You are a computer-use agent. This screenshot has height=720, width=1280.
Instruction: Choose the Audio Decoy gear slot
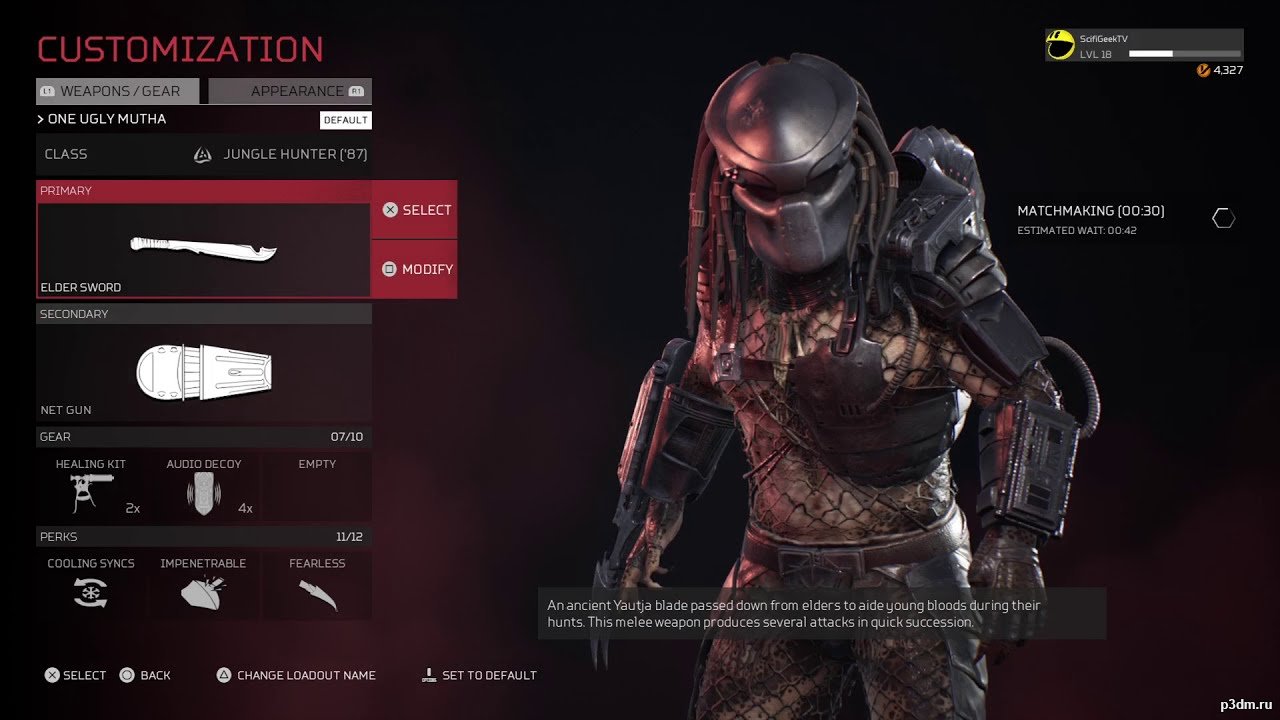(204, 486)
